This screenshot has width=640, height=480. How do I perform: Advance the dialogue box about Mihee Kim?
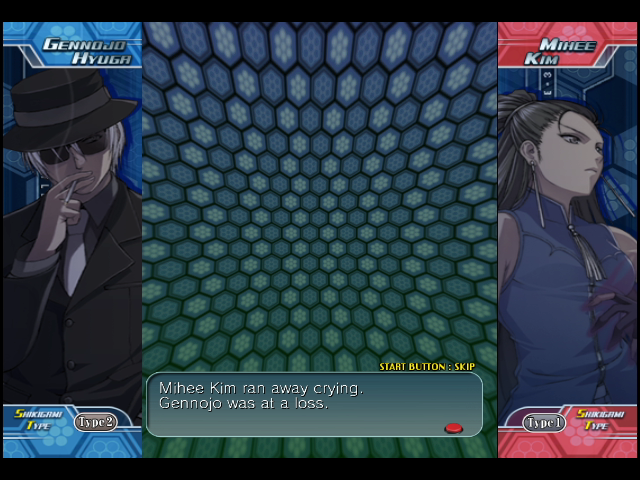(313, 404)
